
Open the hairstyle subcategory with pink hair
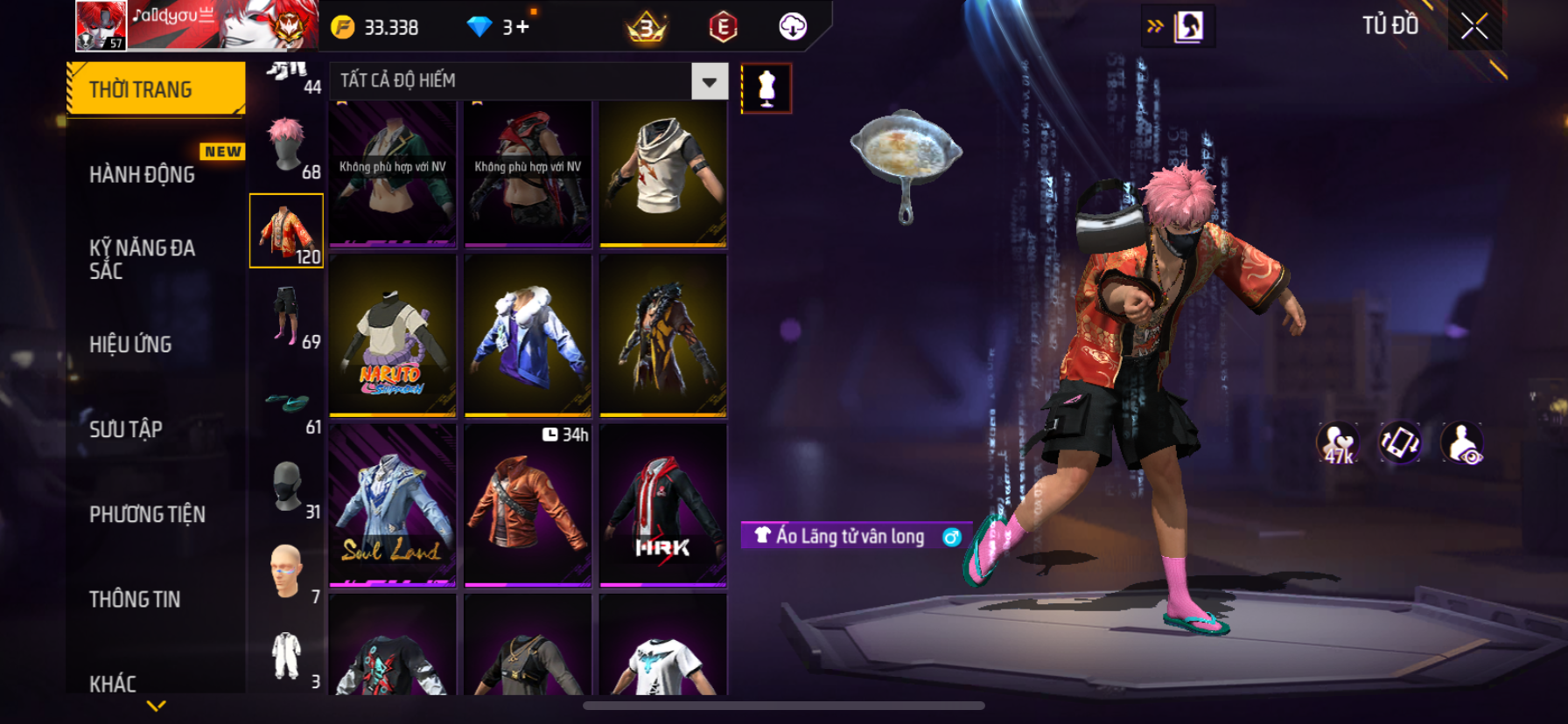click(x=287, y=146)
